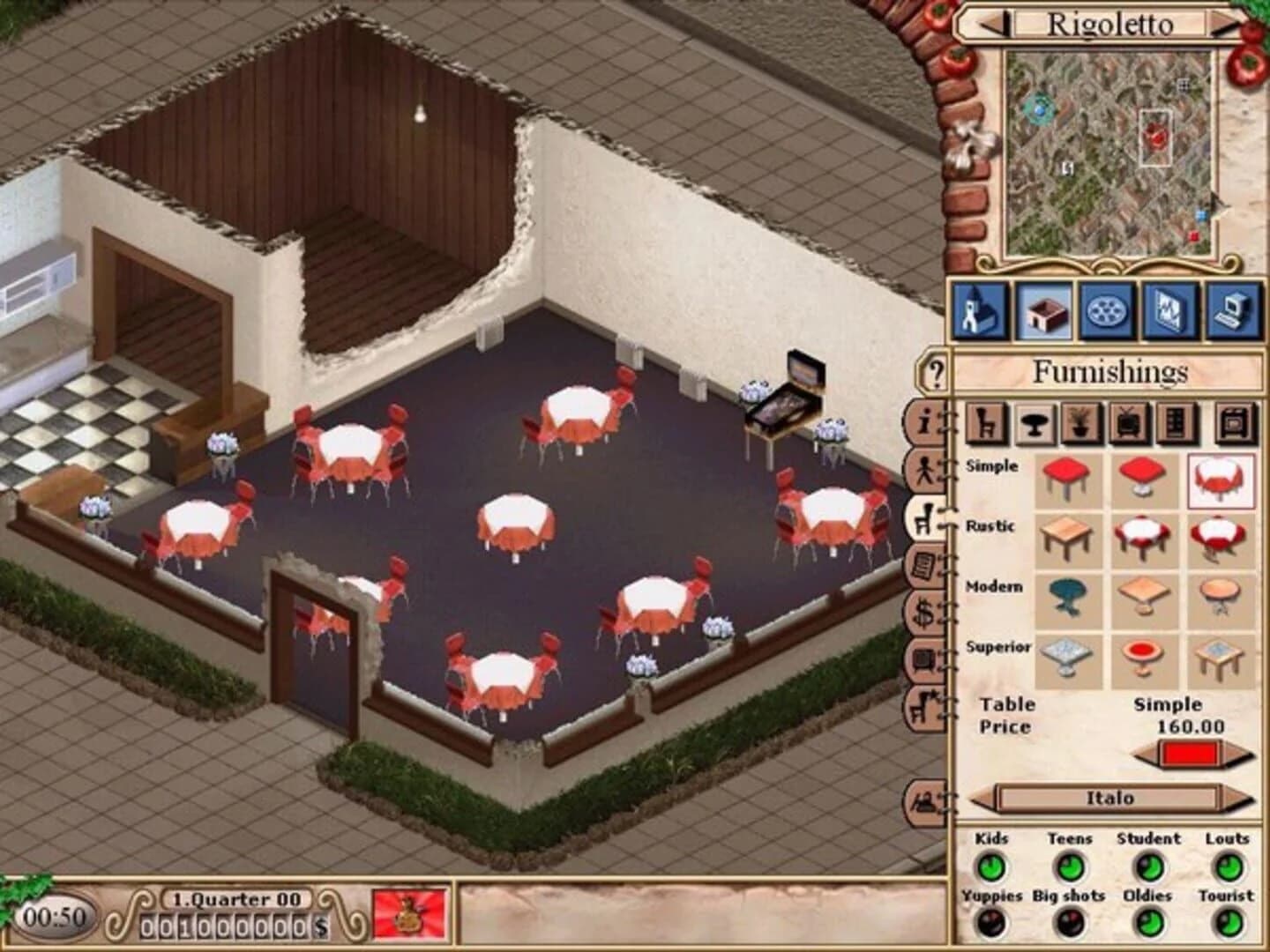Open the TV furnishings category
Viewport: 1270px width, 952px height.
[x=1126, y=421]
